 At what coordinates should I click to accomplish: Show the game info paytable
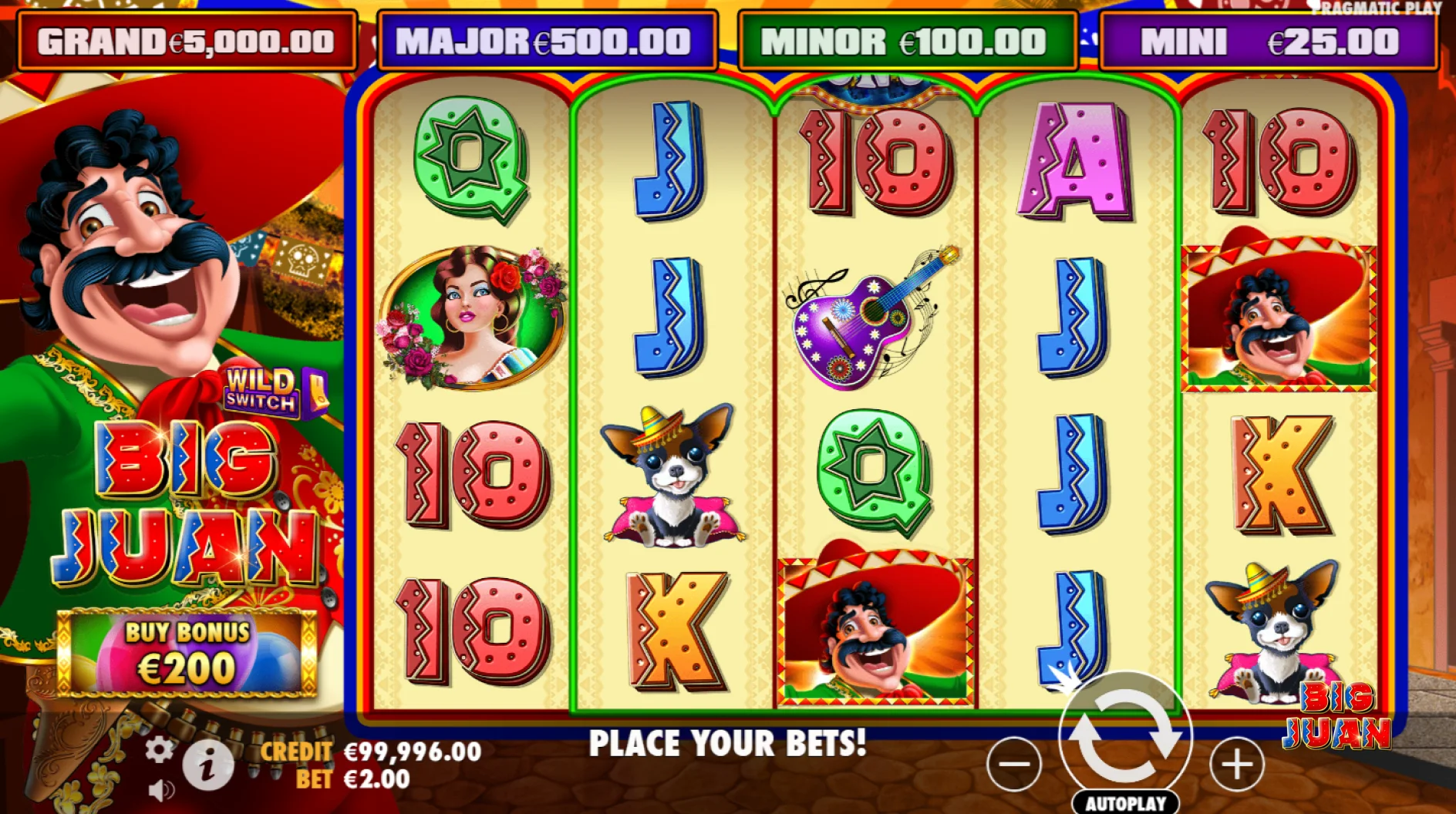207,765
